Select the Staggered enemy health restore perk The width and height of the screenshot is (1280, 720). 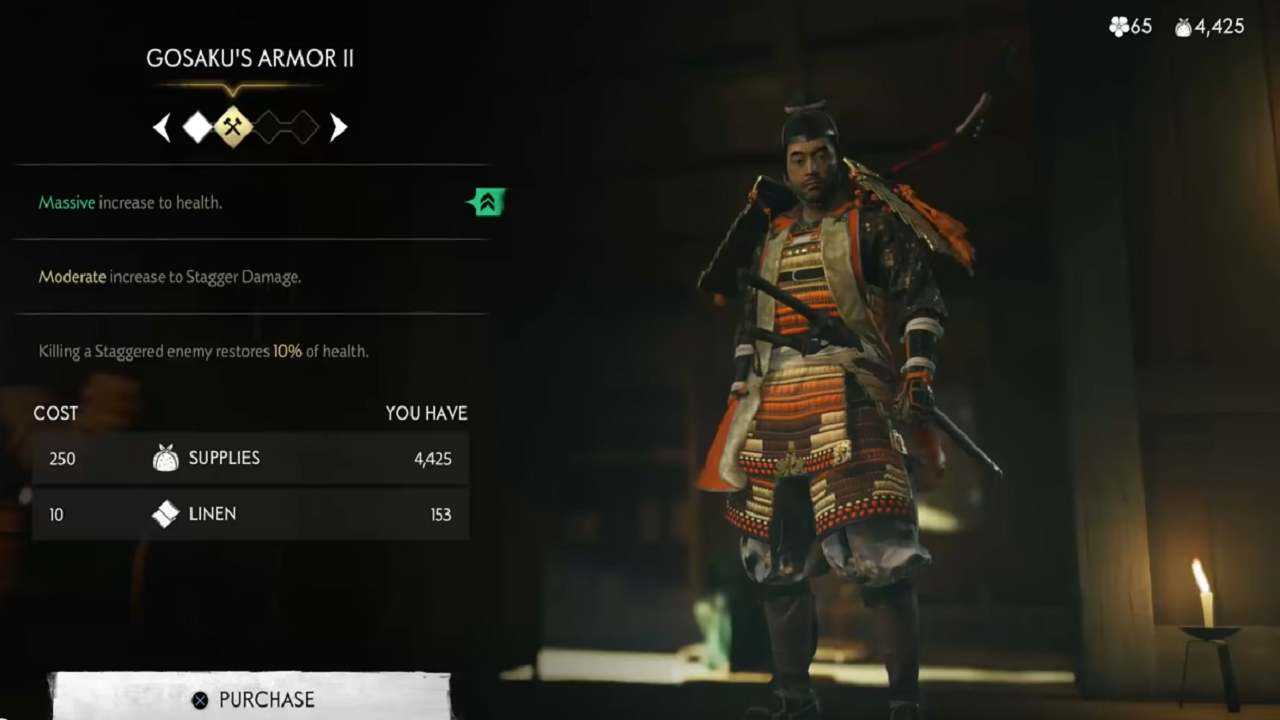[x=250, y=351]
